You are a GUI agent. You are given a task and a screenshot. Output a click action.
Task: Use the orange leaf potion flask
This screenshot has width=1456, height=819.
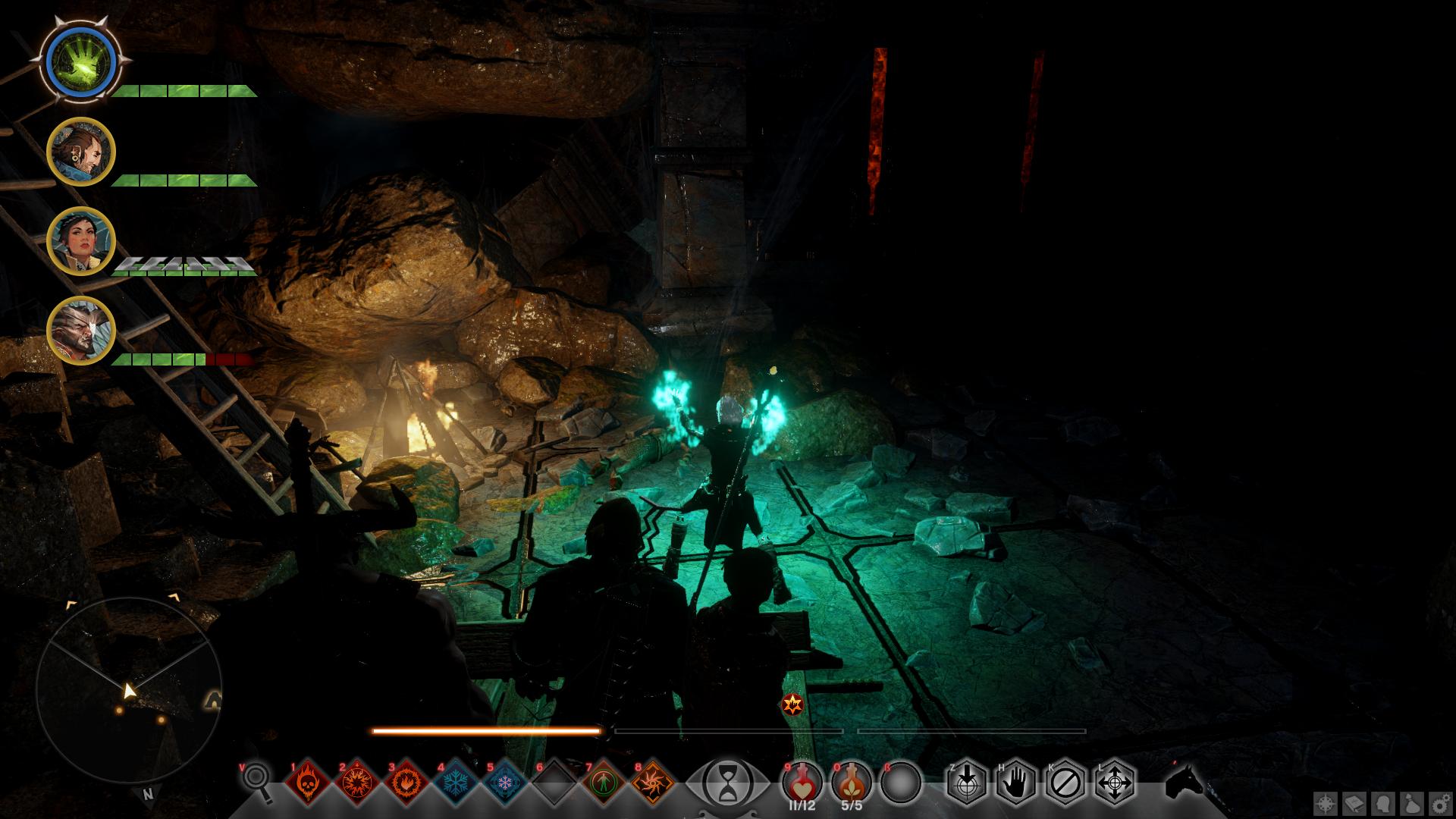click(x=852, y=781)
